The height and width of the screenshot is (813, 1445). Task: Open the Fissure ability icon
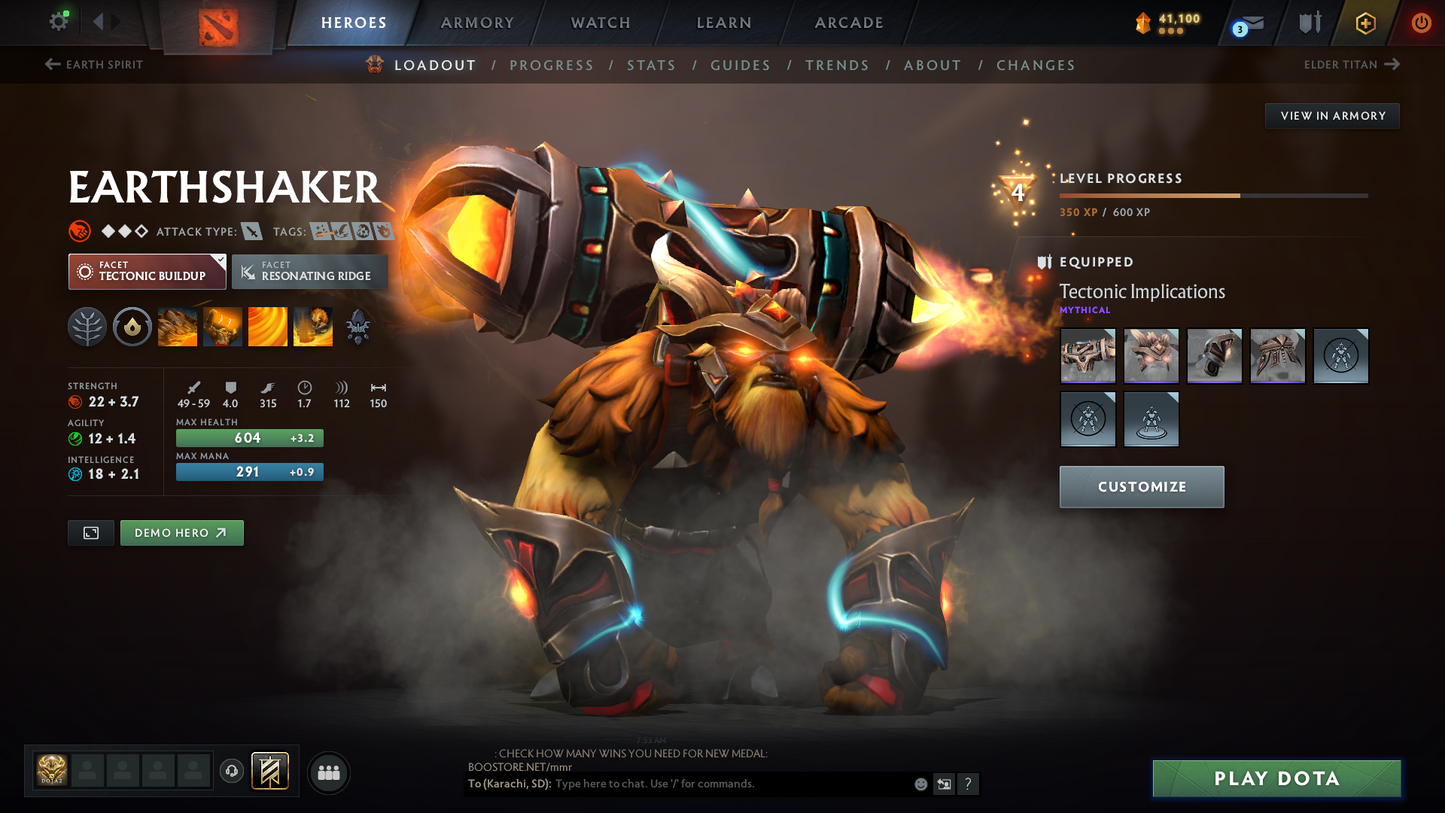pyautogui.click(x=177, y=326)
